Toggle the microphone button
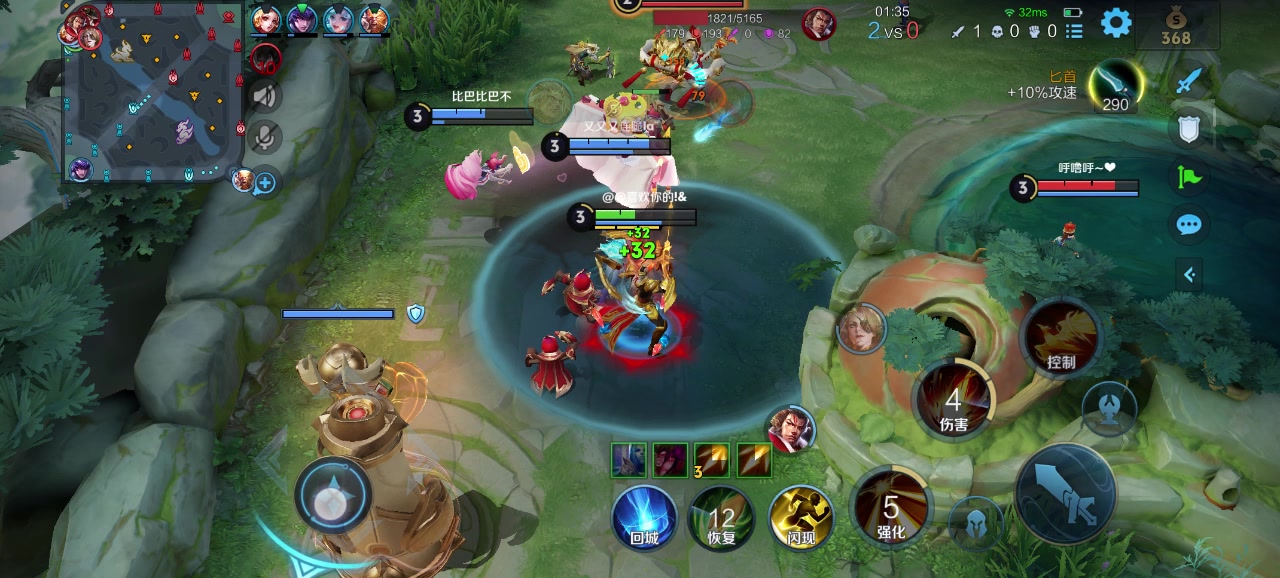The width and height of the screenshot is (1280, 578). tap(265, 137)
